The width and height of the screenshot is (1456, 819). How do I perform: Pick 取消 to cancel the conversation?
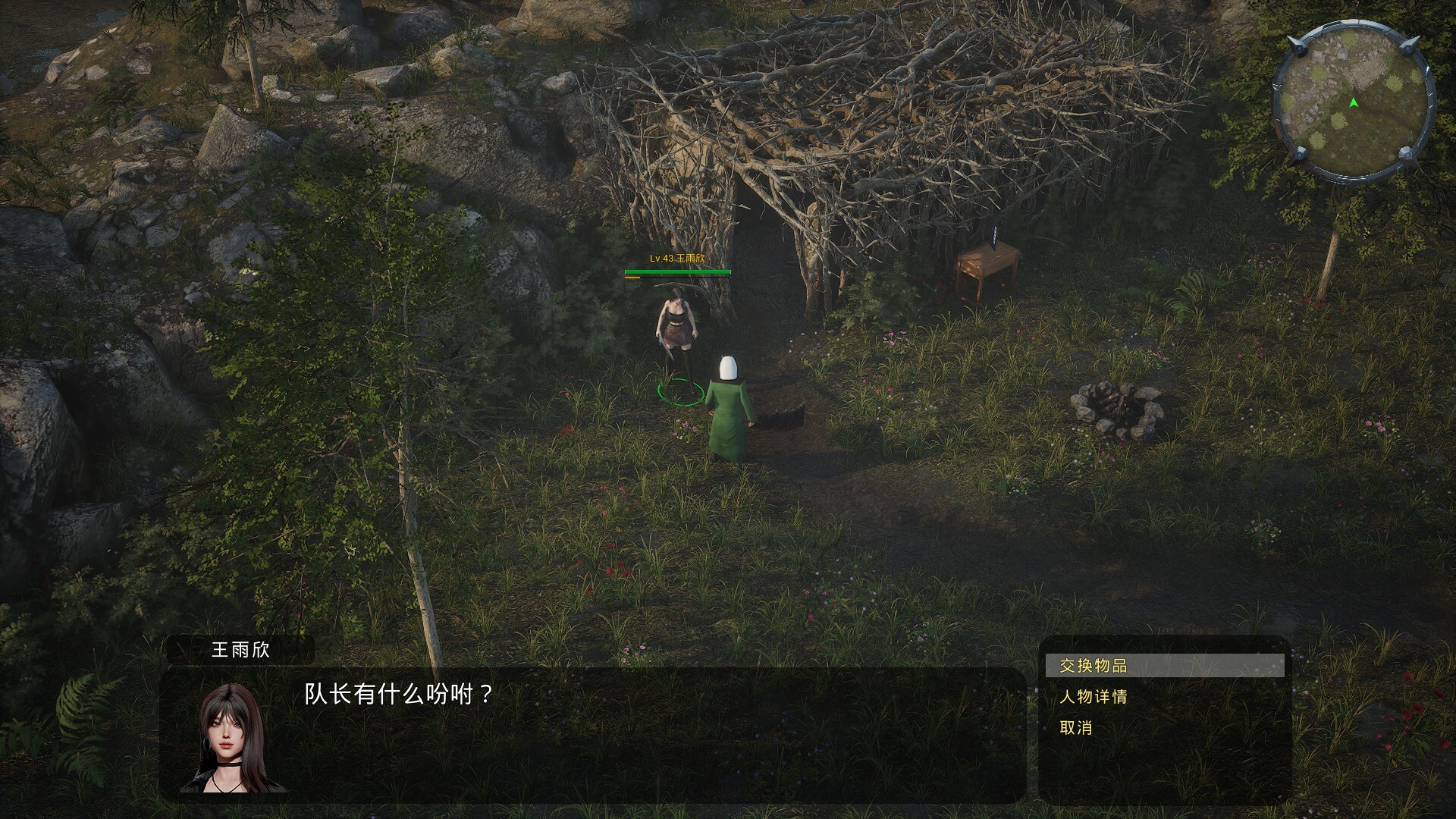click(1075, 728)
